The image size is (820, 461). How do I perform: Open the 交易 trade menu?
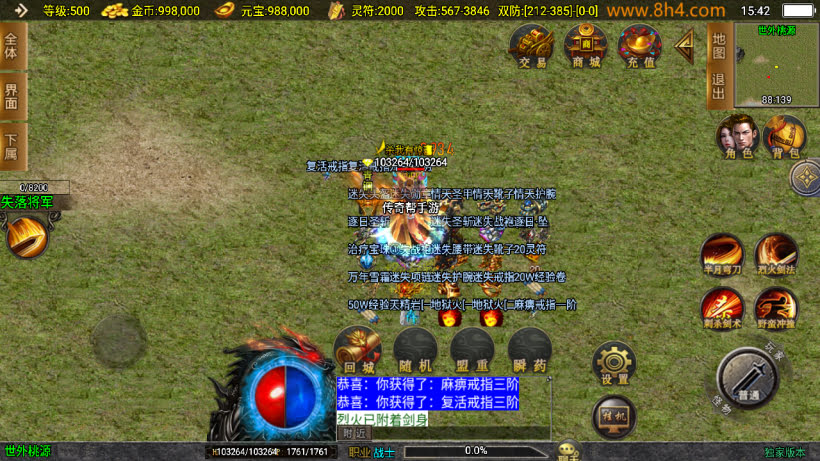coord(533,46)
